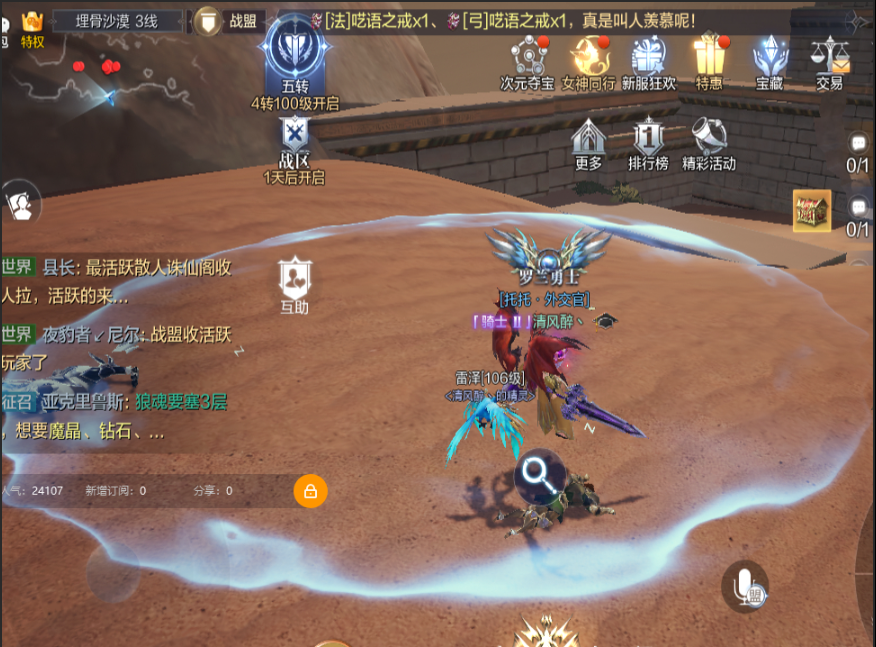Open the 次元夺宝 event
The height and width of the screenshot is (647, 876).
click(x=527, y=60)
